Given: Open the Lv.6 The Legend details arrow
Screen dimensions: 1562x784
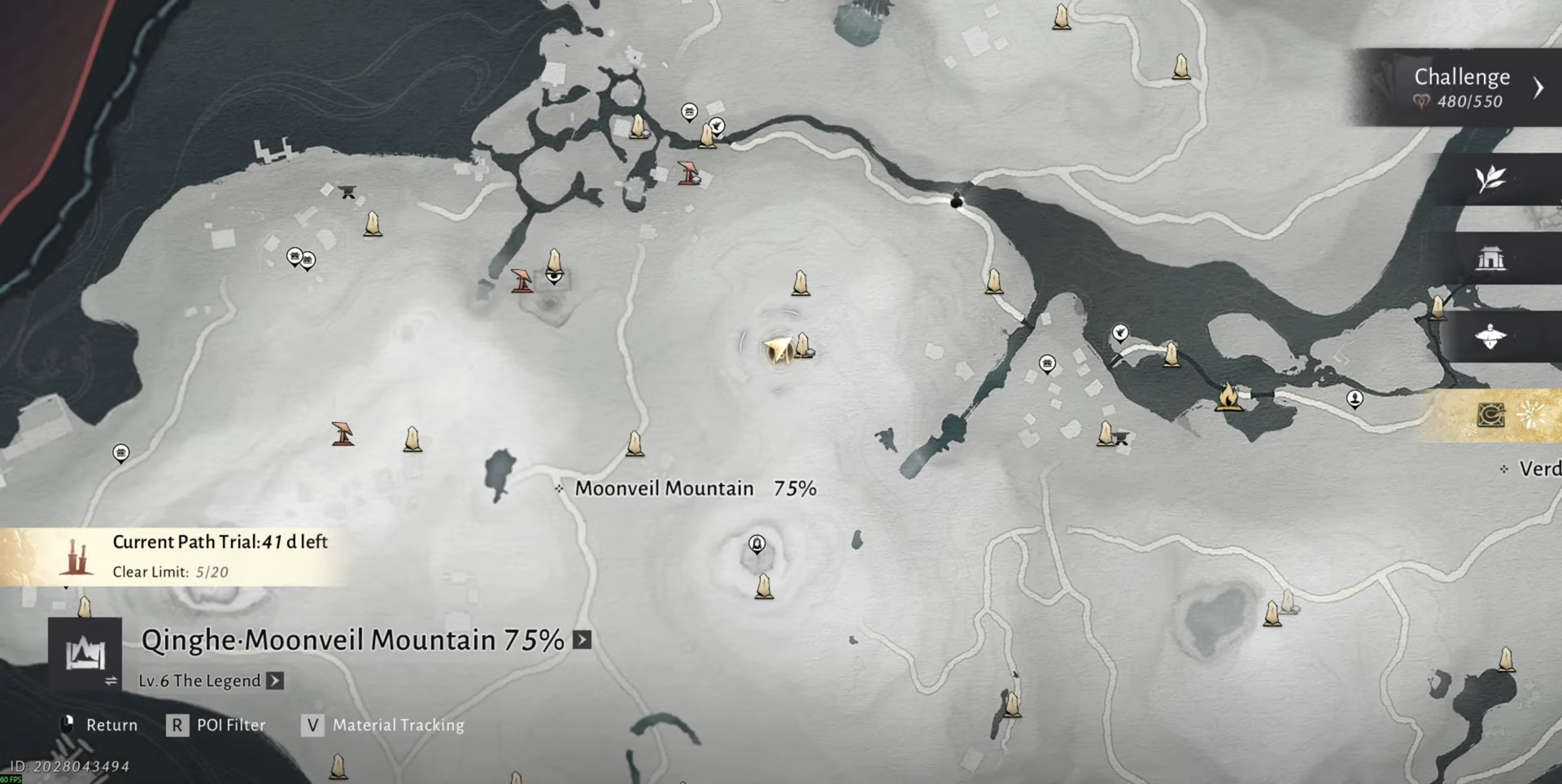Looking at the screenshot, I should [276, 681].
